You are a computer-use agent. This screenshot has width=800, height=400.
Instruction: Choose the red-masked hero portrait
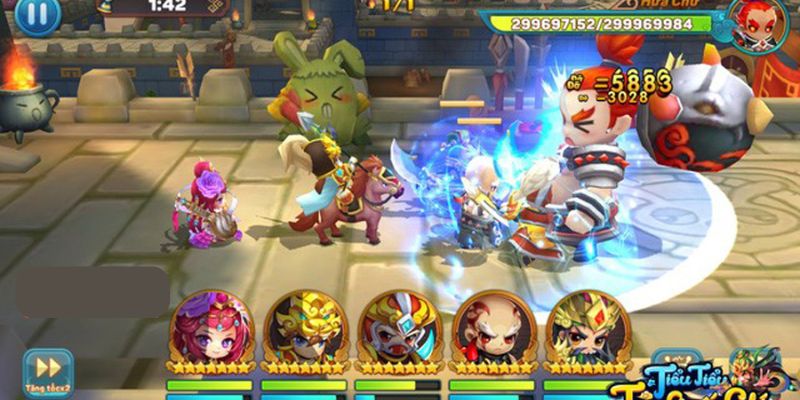coord(398,329)
